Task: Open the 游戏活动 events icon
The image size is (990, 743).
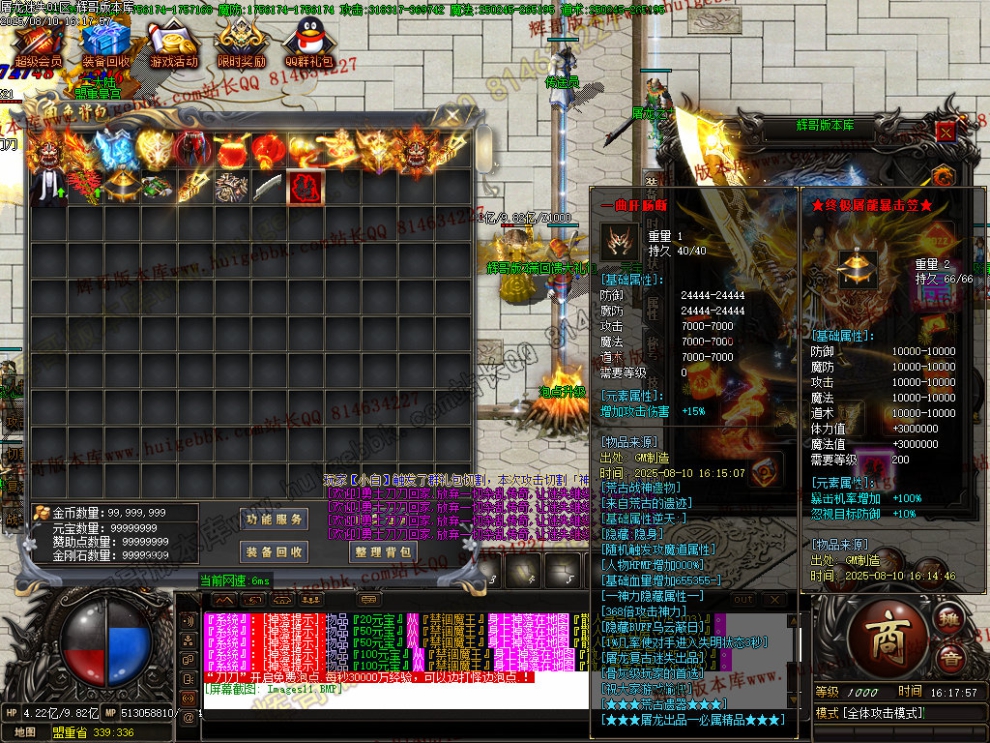Action: (x=172, y=43)
